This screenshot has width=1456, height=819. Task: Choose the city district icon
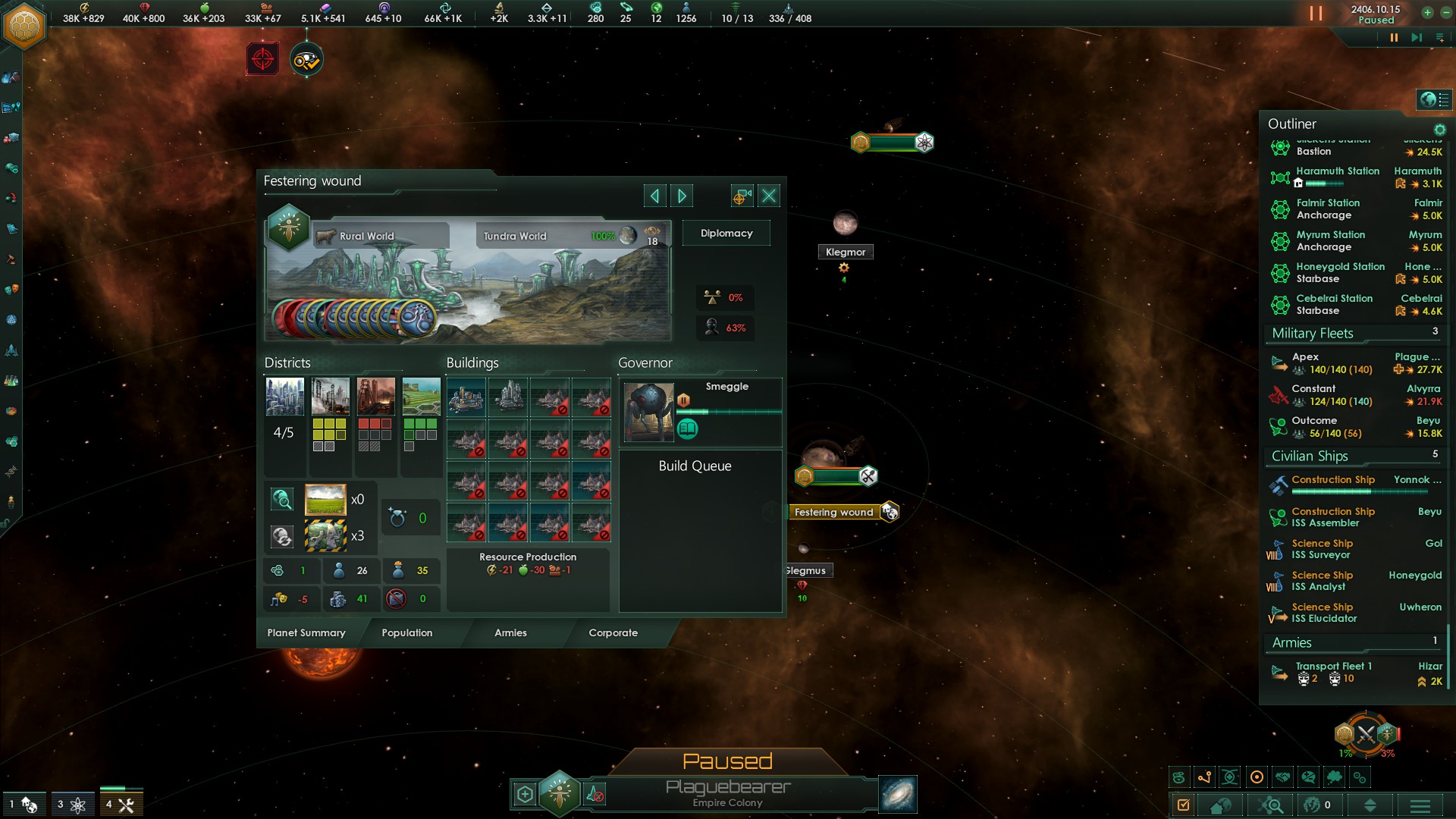click(x=285, y=397)
